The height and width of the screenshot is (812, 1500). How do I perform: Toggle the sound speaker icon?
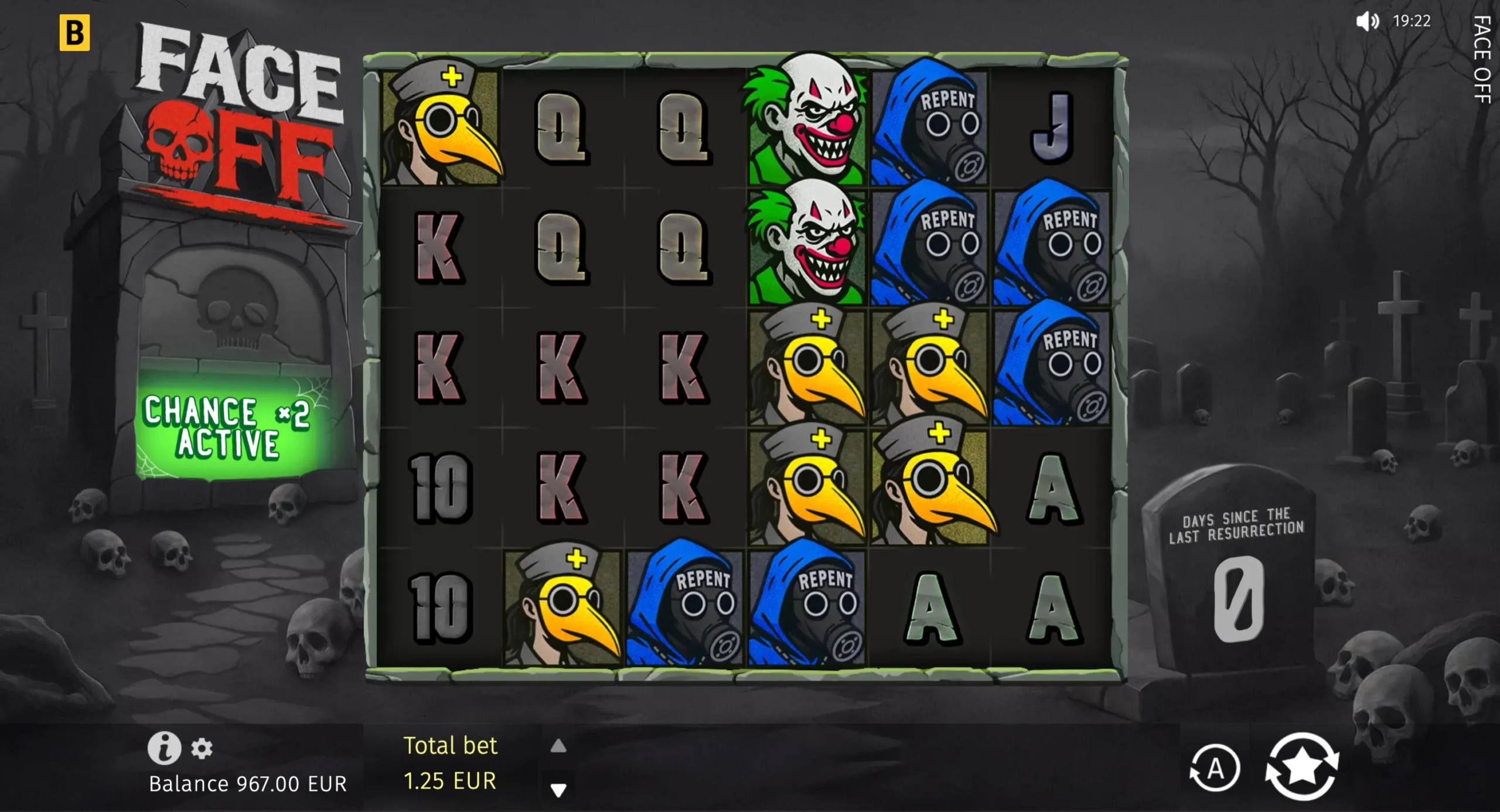[1367, 22]
